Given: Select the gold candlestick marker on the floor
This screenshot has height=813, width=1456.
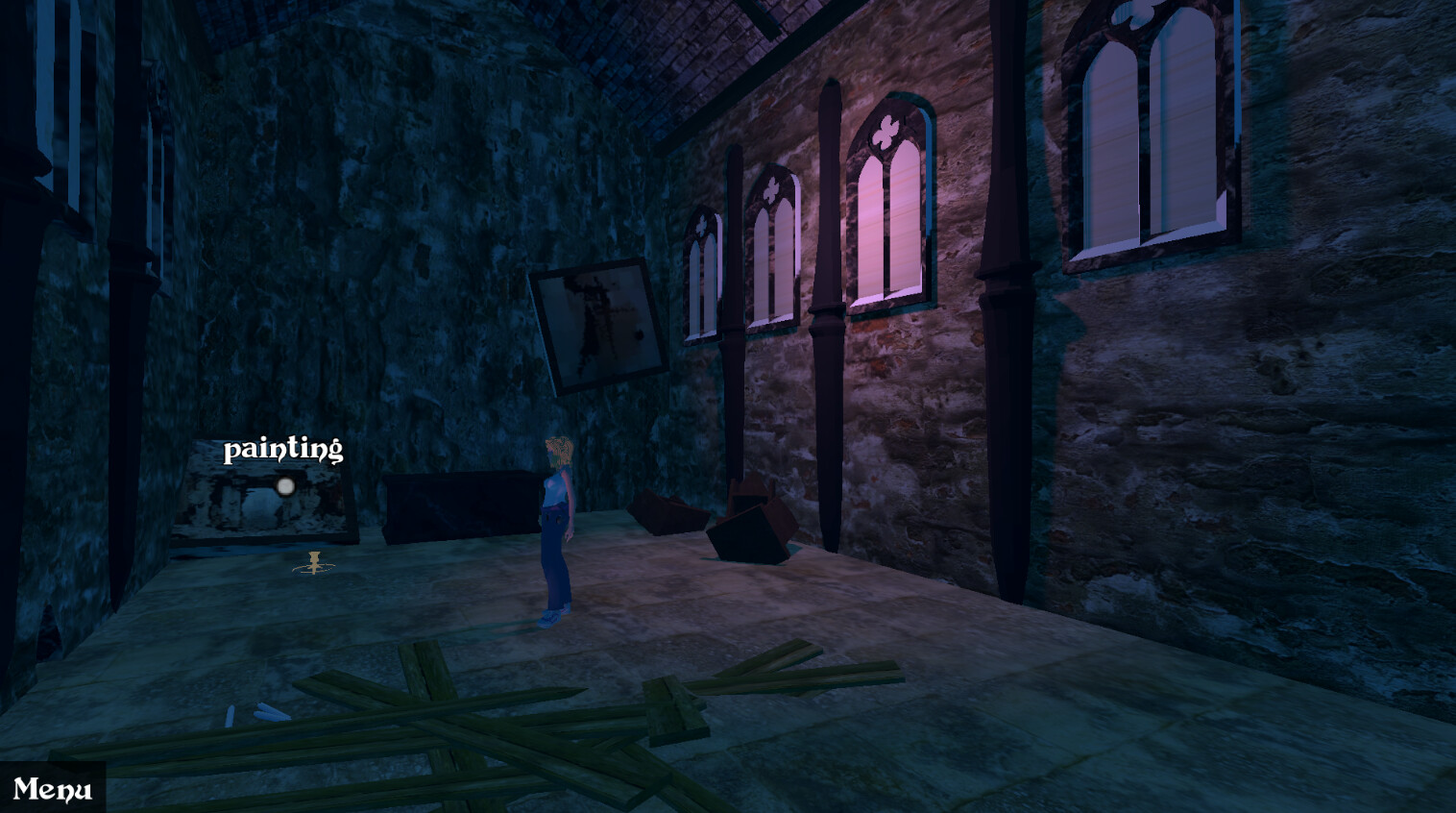Looking at the screenshot, I should pos(314,563).
